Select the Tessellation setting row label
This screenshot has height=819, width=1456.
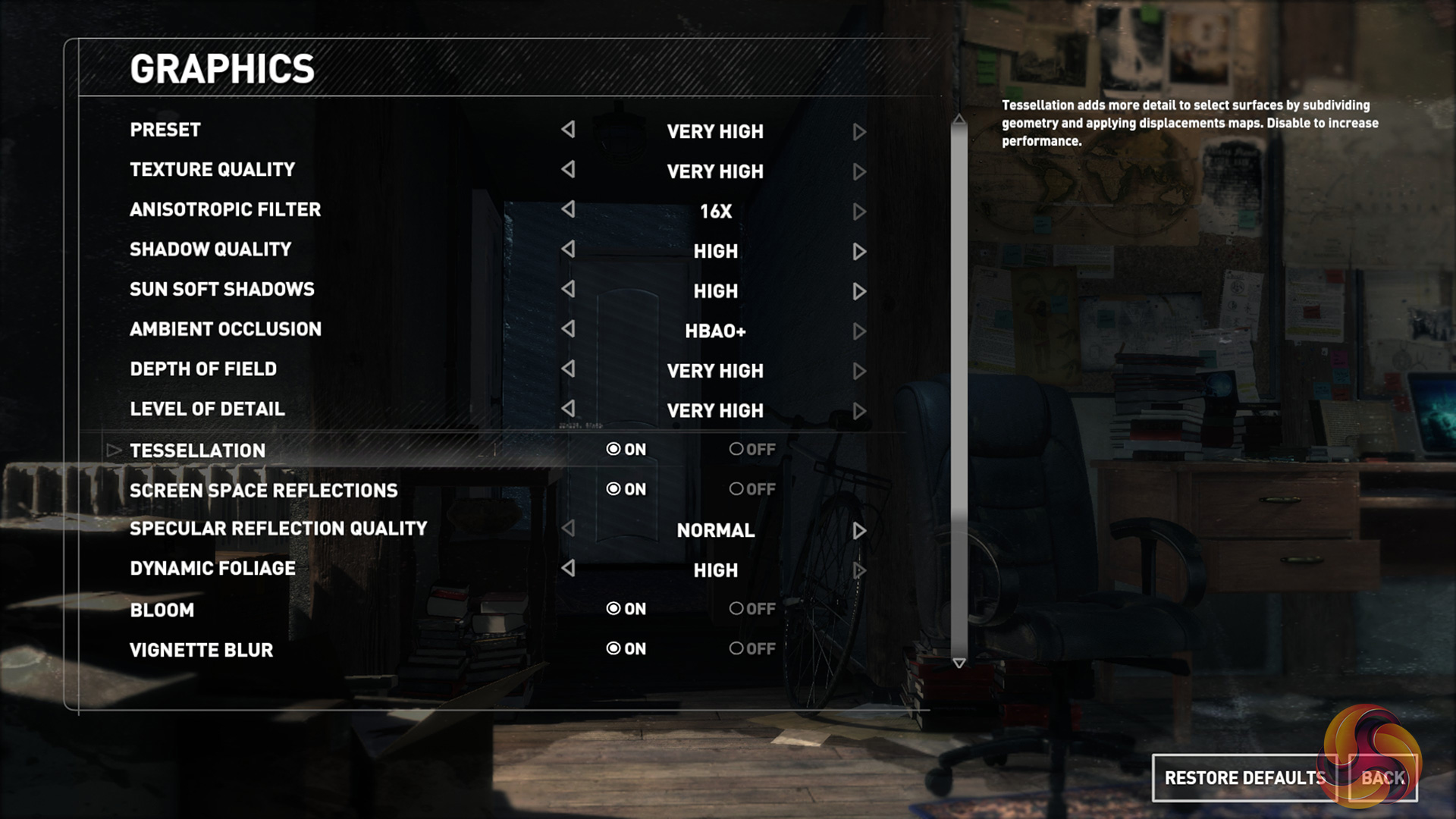click(197, 450)
